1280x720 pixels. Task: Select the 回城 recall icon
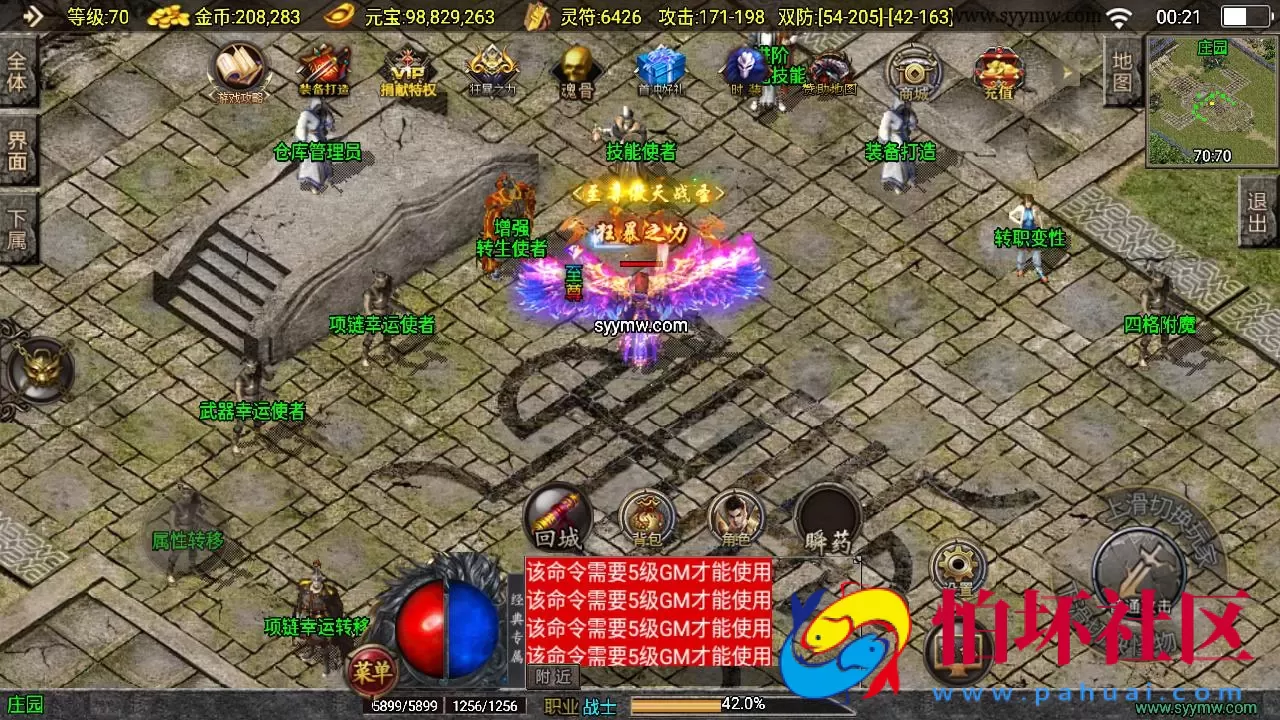coord(557,517)
